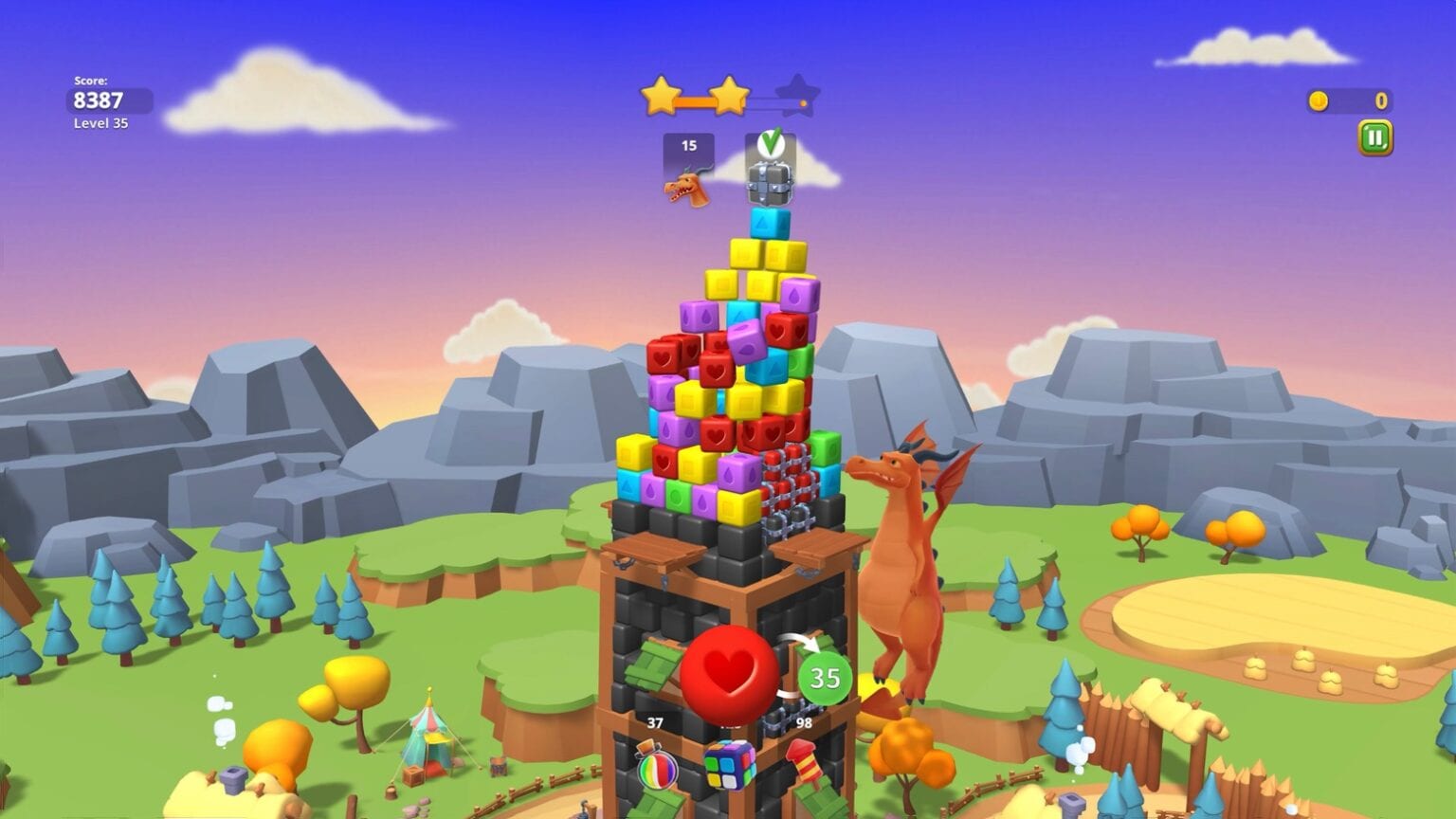Check the dragon objective tracker
The width and height of the screenshot is (1456, 819).
(688, 170)
